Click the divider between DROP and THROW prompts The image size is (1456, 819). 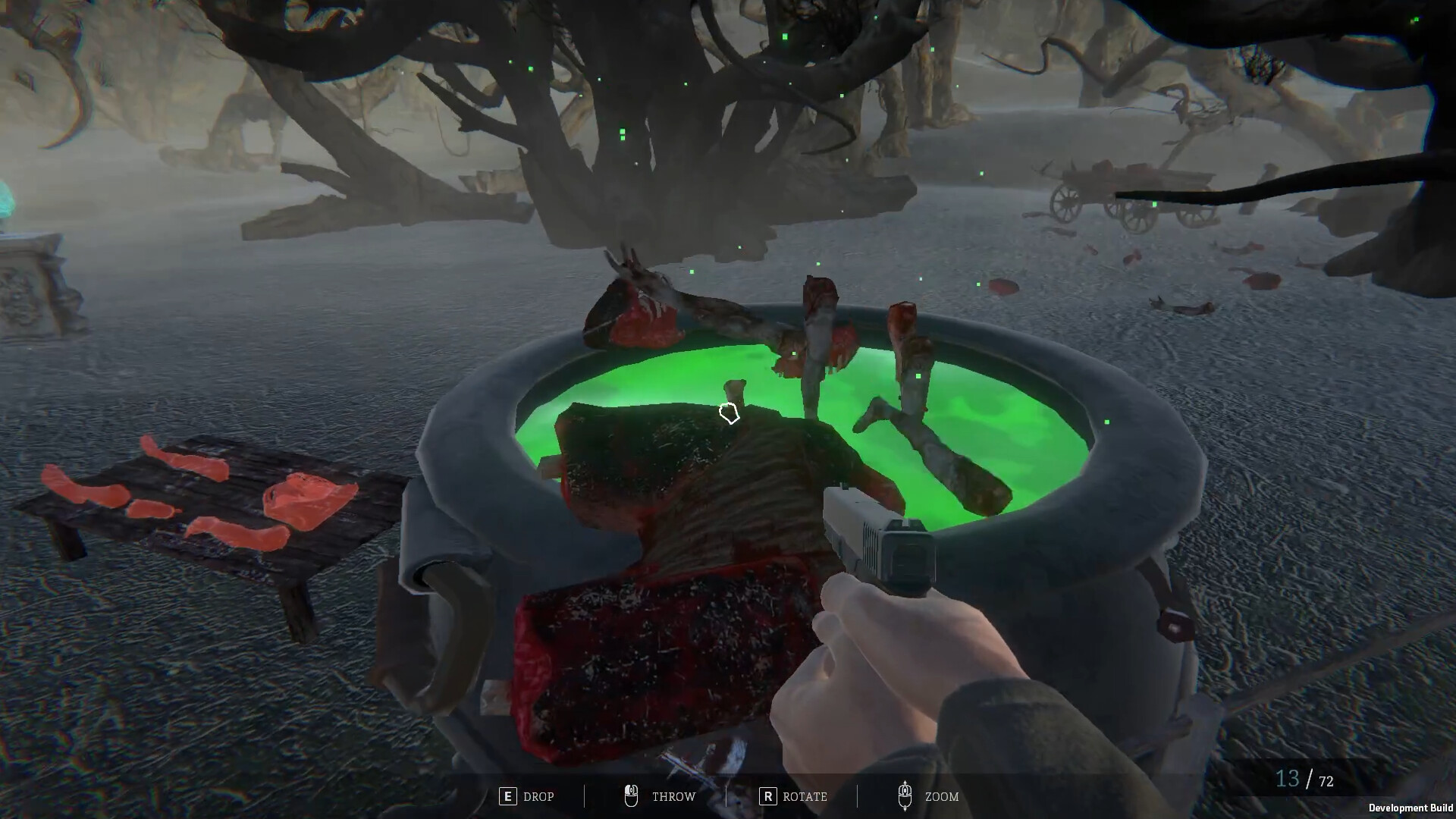point(584,796)
